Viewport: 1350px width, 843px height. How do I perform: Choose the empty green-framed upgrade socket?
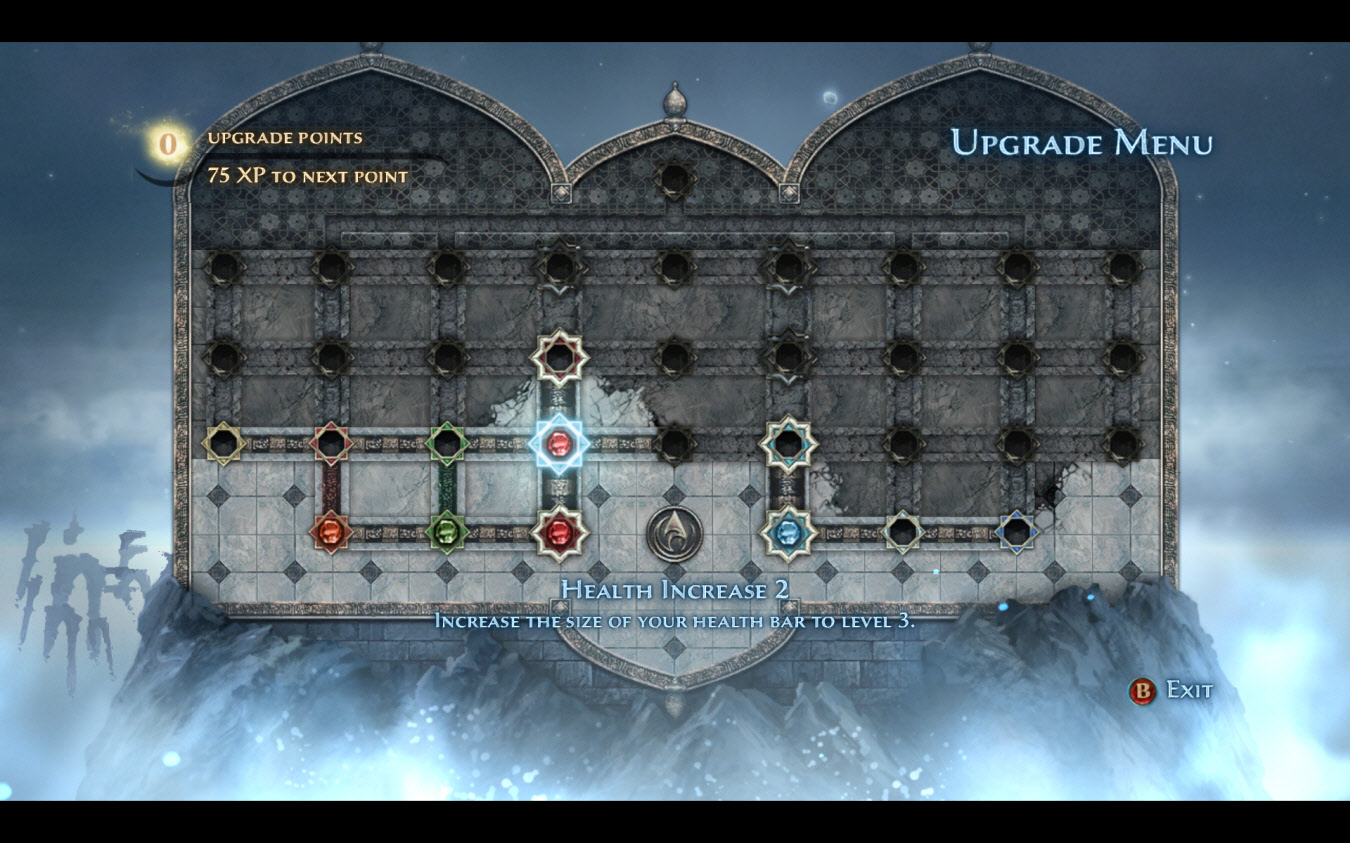[447, 443]
